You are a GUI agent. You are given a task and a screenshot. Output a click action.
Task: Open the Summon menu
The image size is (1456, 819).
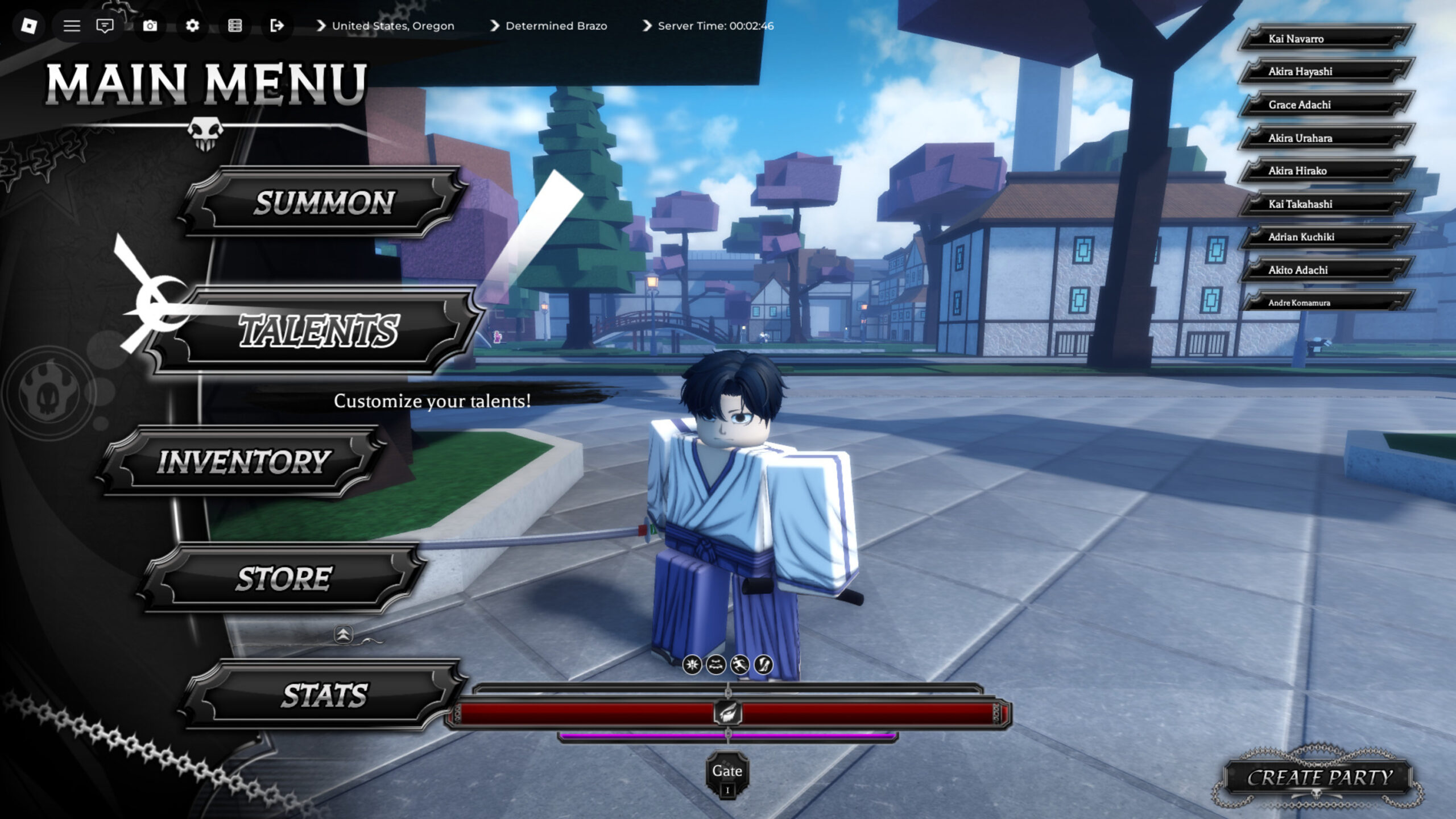pyautogui.click(x=323, y=202)
